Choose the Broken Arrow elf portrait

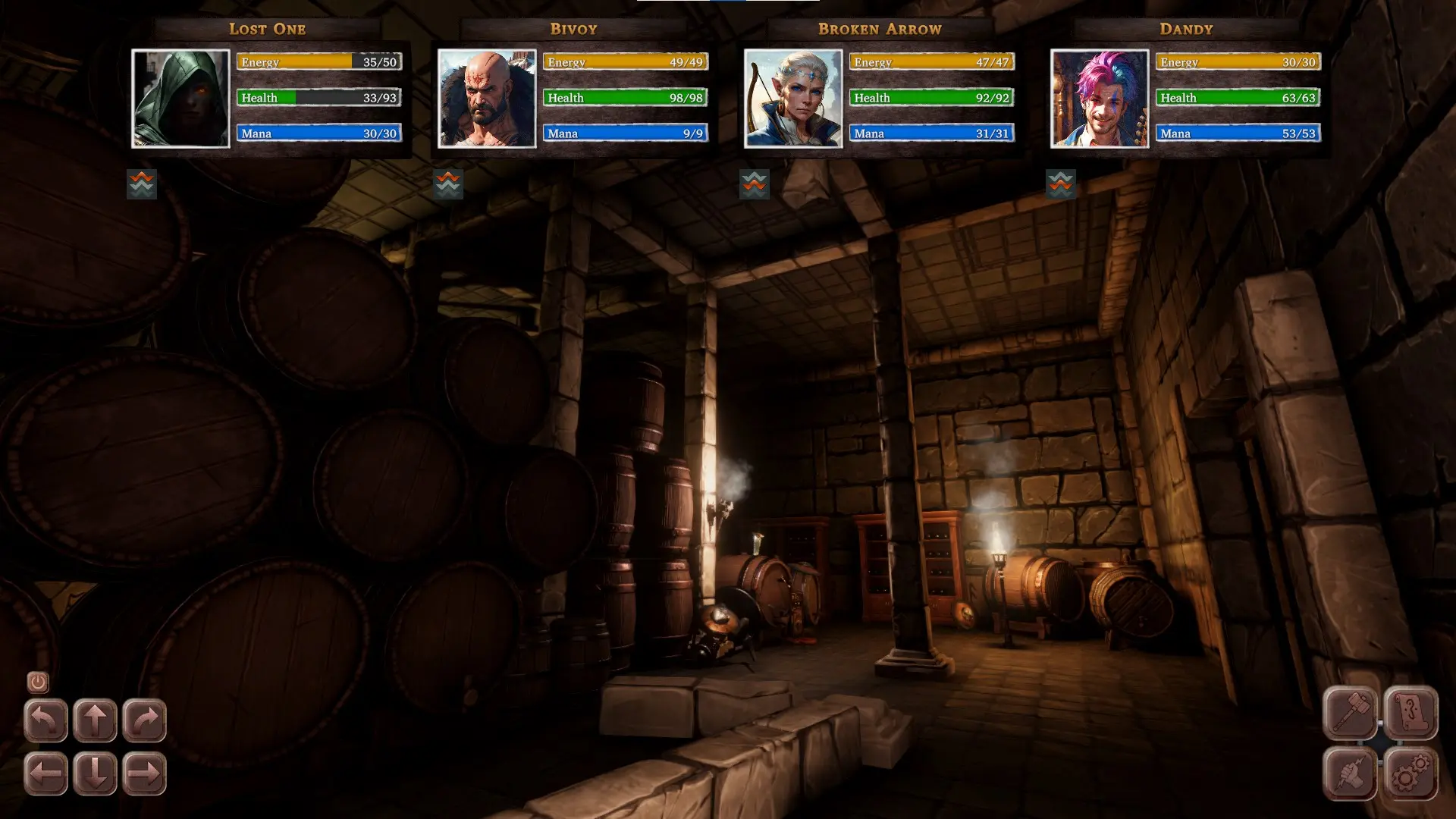coord(793,99)
